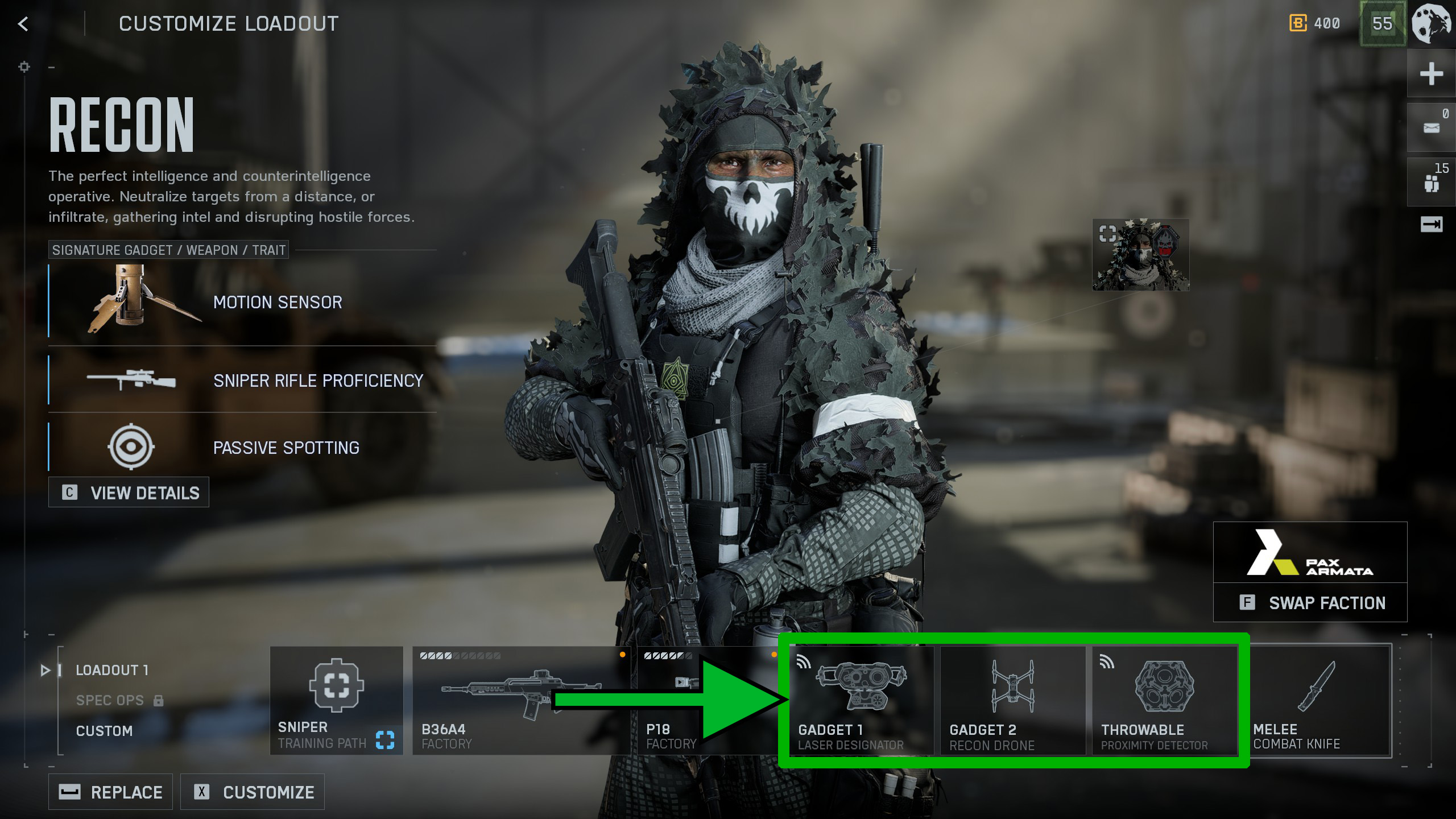Open the Sniper training path slot
1456x819 pixels.
(336, 701)
